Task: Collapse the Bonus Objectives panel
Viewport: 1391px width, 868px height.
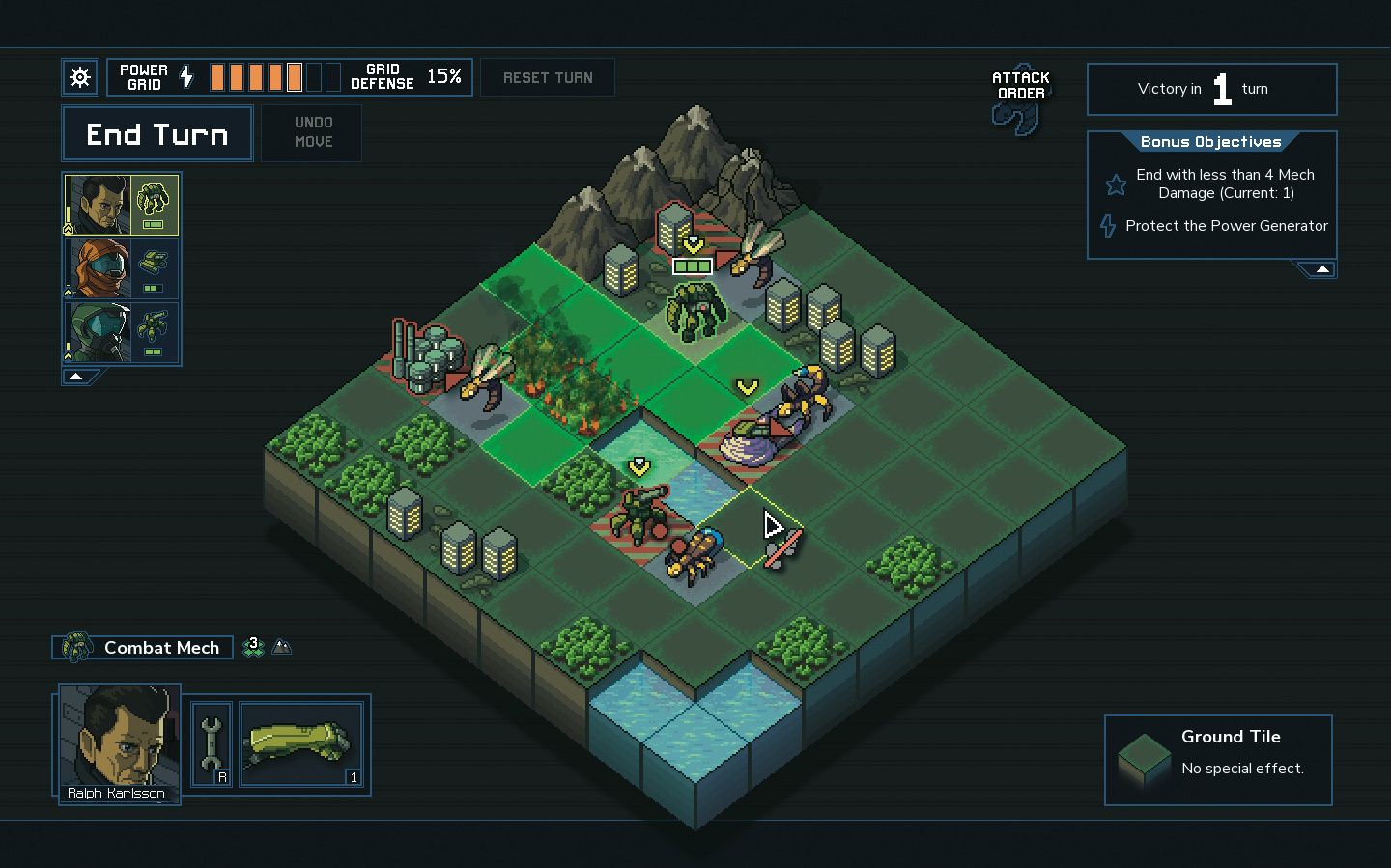Action: coord(1321,269)
